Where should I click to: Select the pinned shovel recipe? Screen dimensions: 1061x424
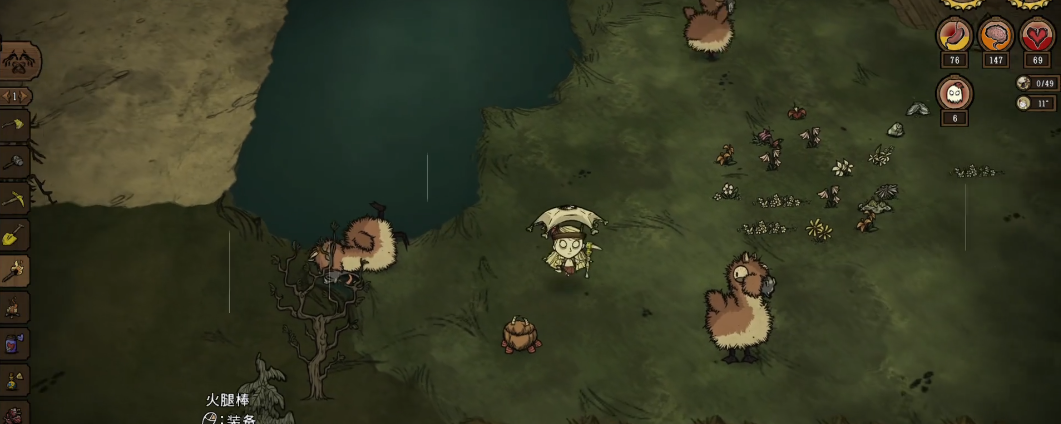[13, 235]
